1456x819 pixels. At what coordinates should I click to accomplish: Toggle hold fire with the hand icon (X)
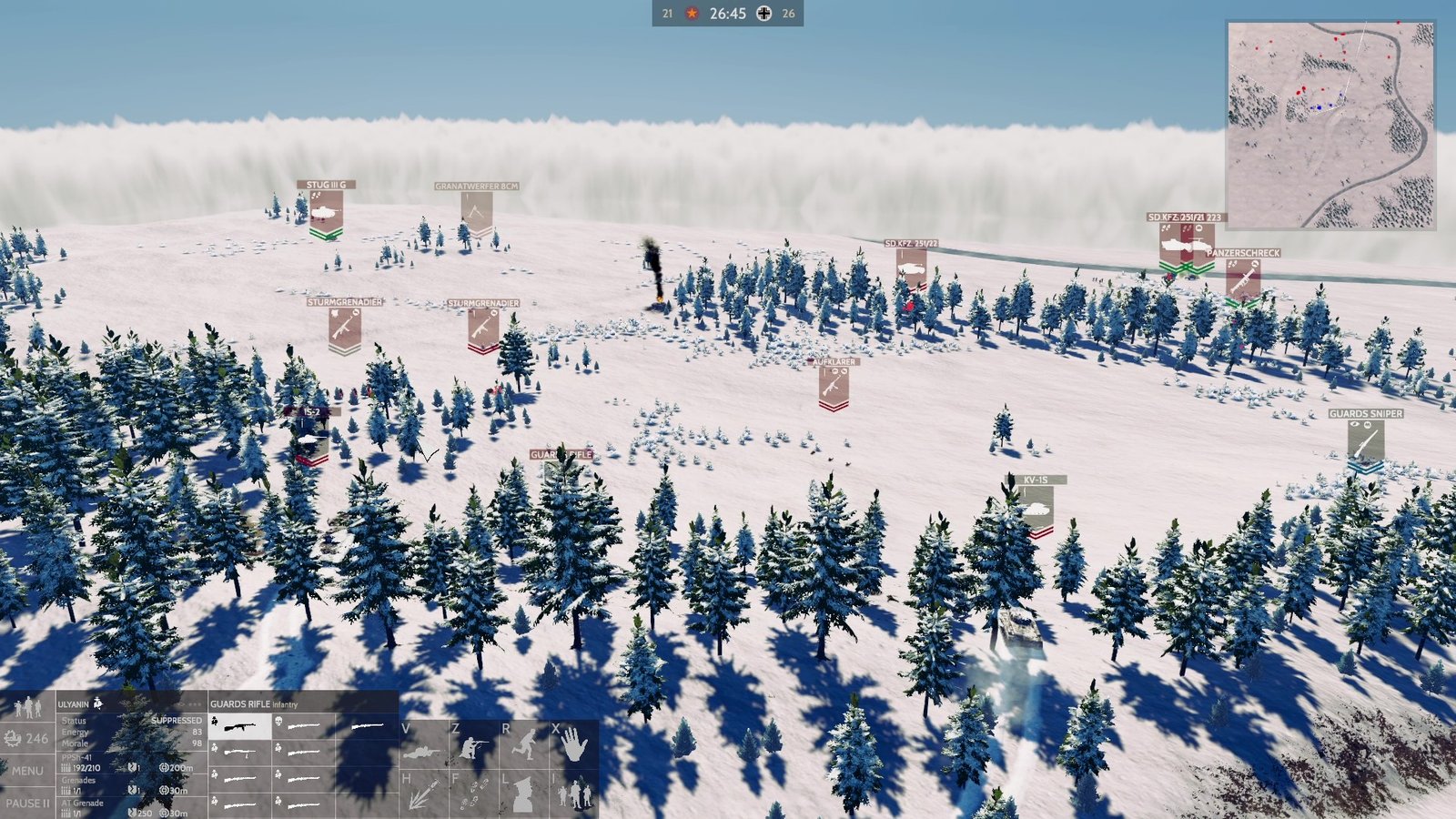573,745
